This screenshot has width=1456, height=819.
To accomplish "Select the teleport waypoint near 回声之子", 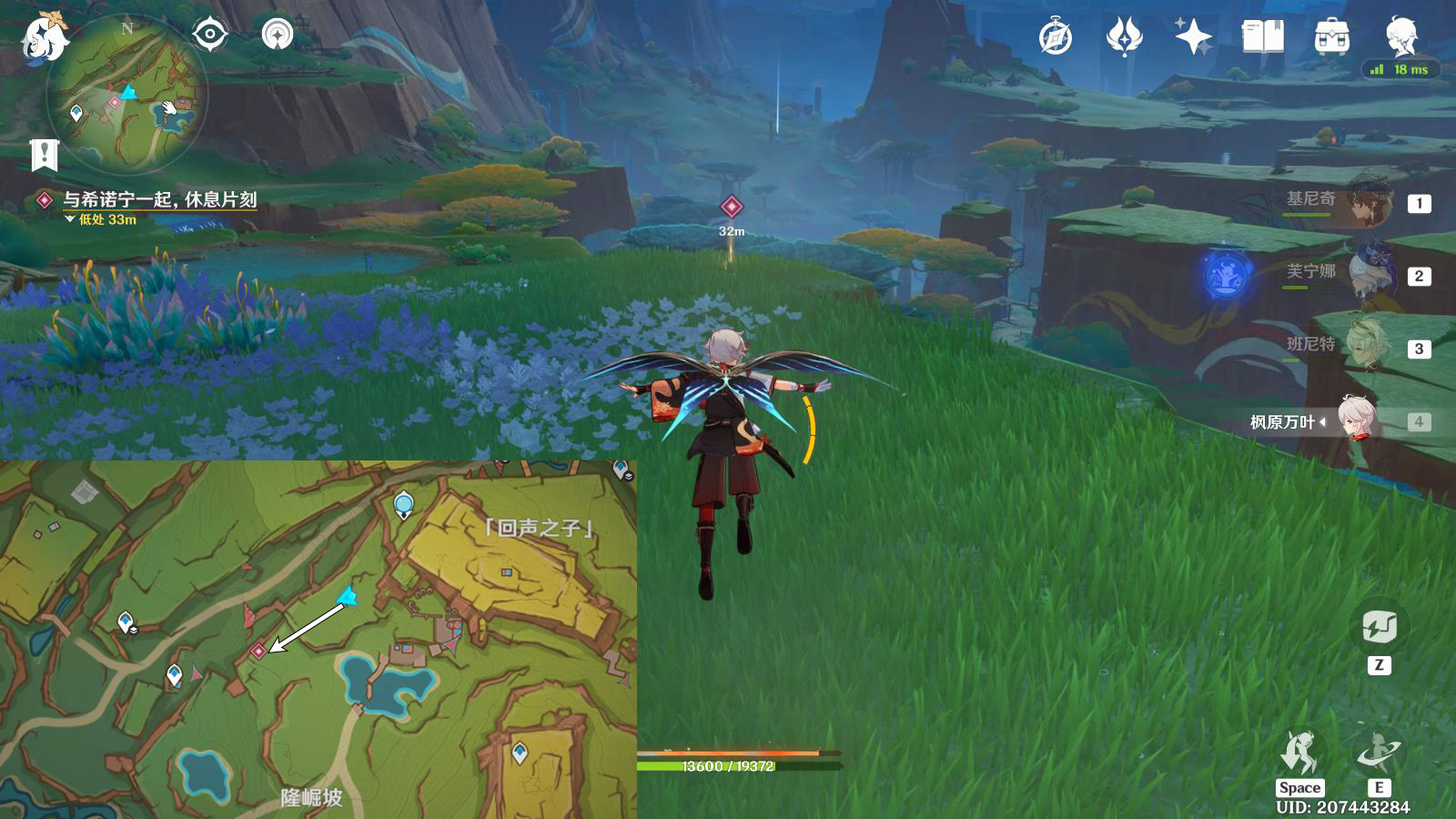I will [404, 504].
